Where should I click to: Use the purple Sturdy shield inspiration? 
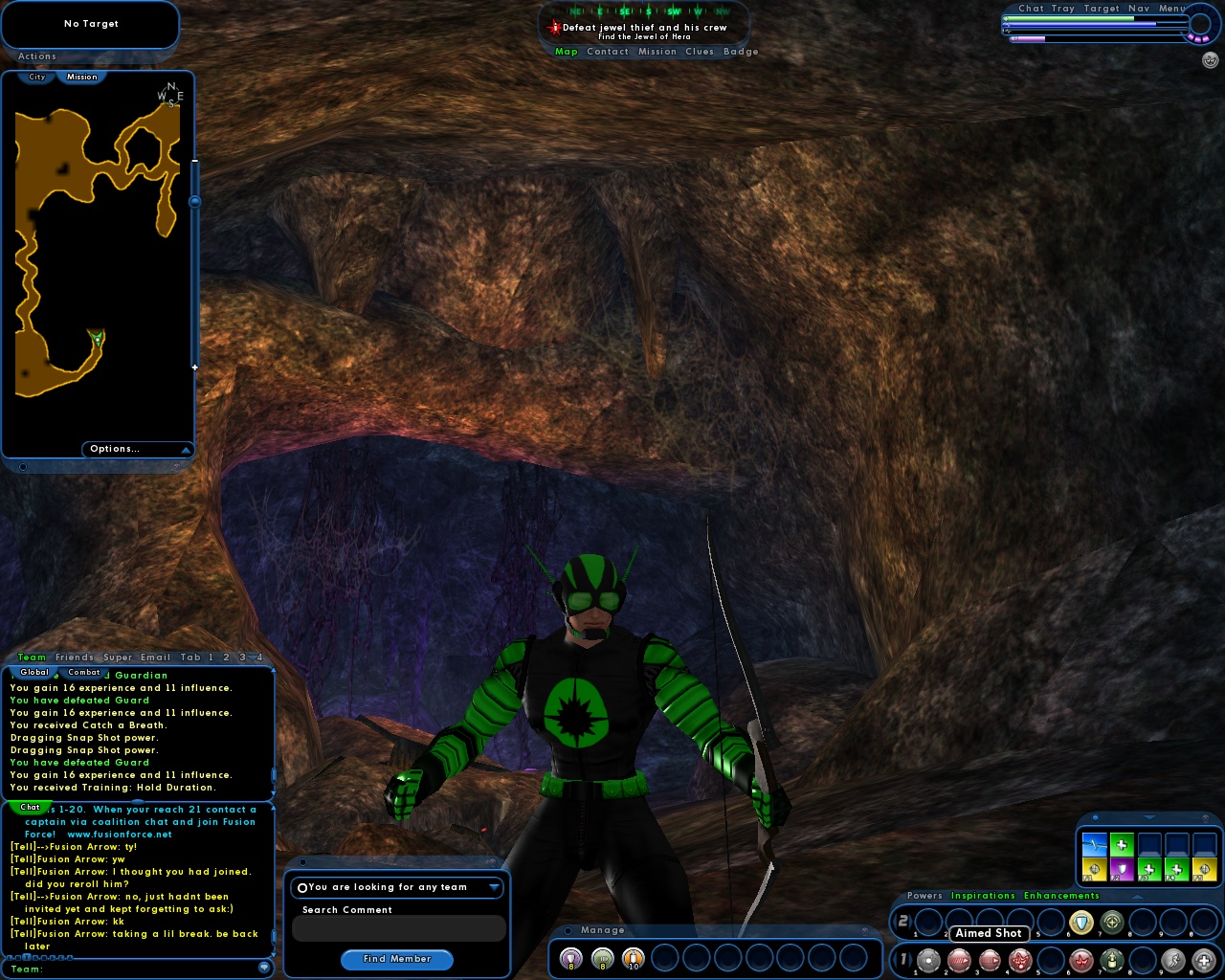pos(1122,869)
